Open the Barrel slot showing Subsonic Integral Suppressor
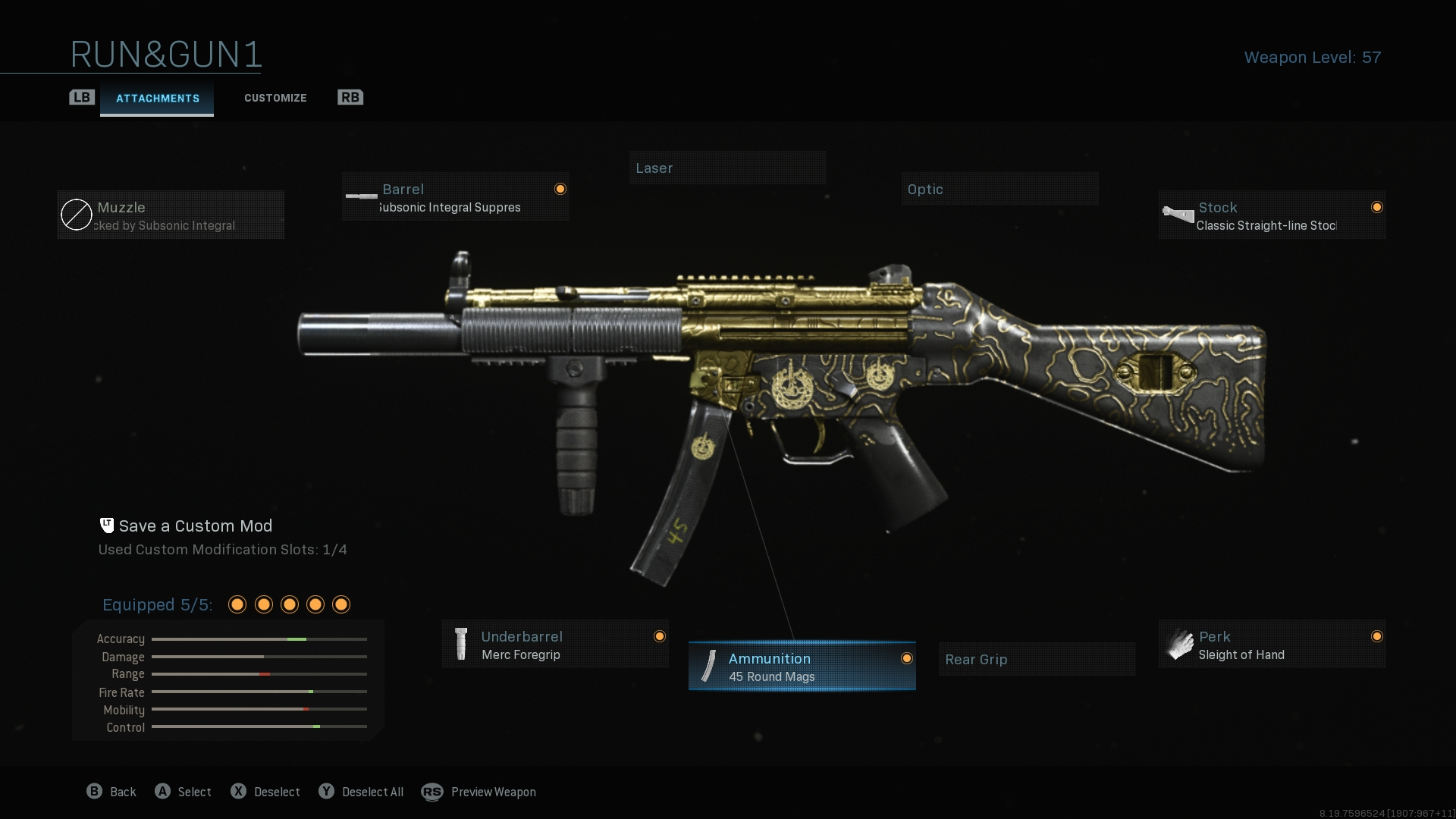Image resolution: width=1456 pixels, height=819 pixels. click(455, 197)
